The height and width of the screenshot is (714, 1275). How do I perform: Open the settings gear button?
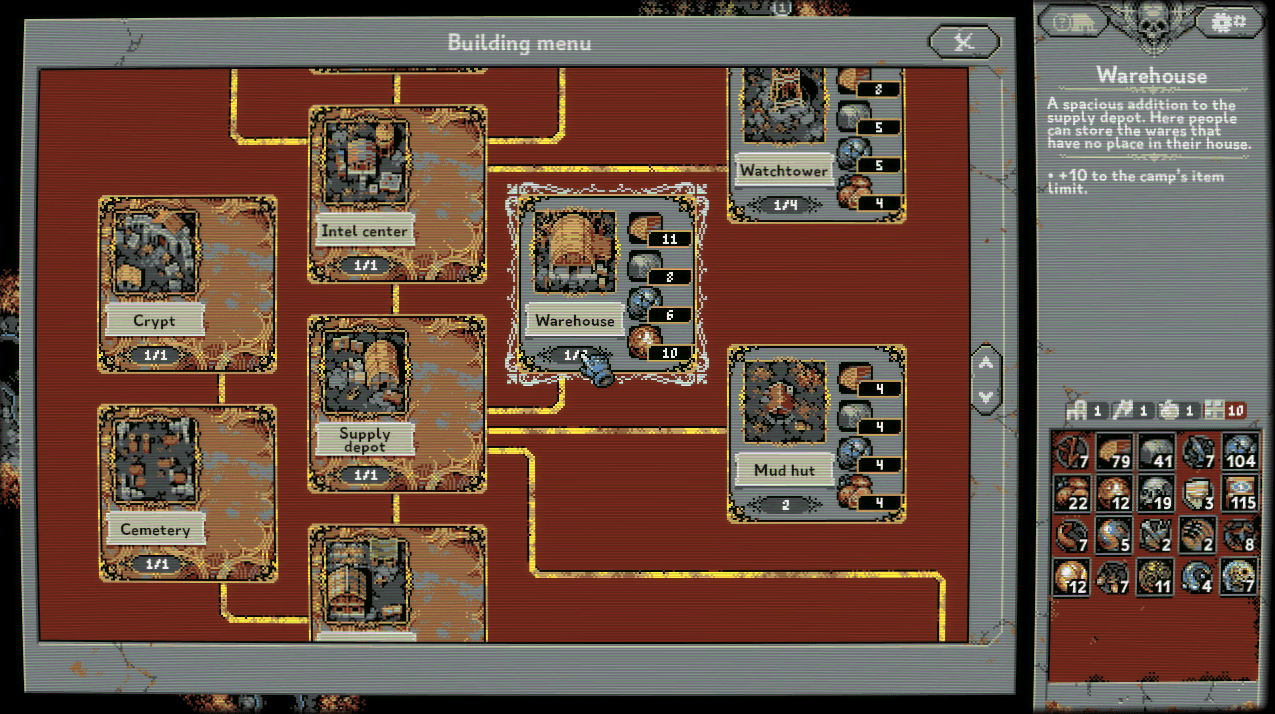1227,21
